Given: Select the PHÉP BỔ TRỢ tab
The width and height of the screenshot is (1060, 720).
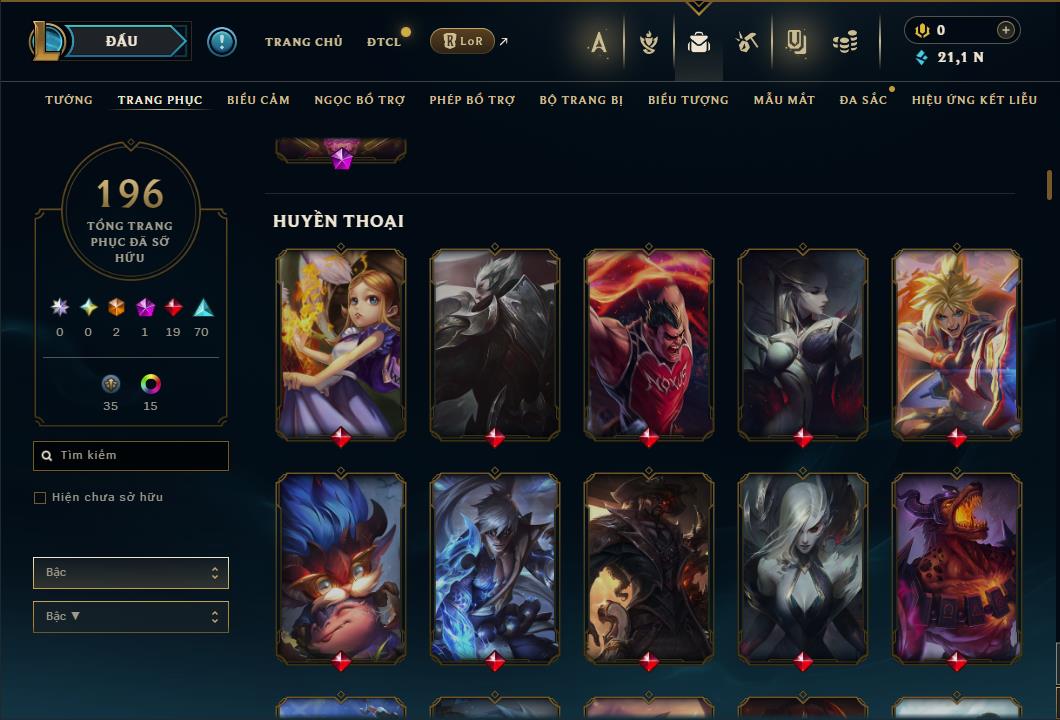Looking at the screenshot, I should pyautogui.click(x=472, y=100).
